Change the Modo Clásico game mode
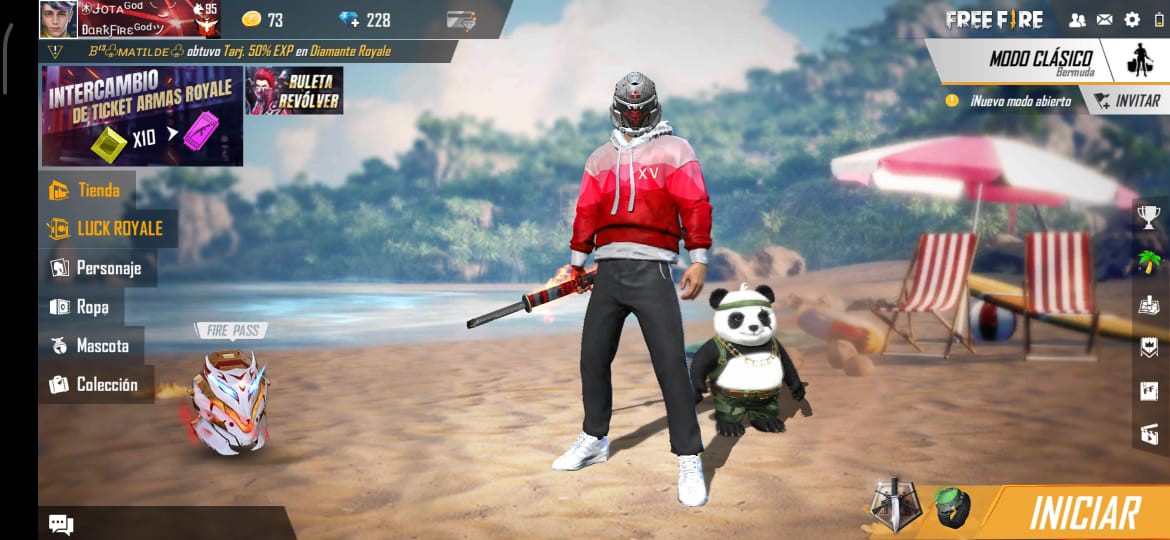This screenshot has height=540, width=1170. pyautogui.click(x=1040, y=61)
